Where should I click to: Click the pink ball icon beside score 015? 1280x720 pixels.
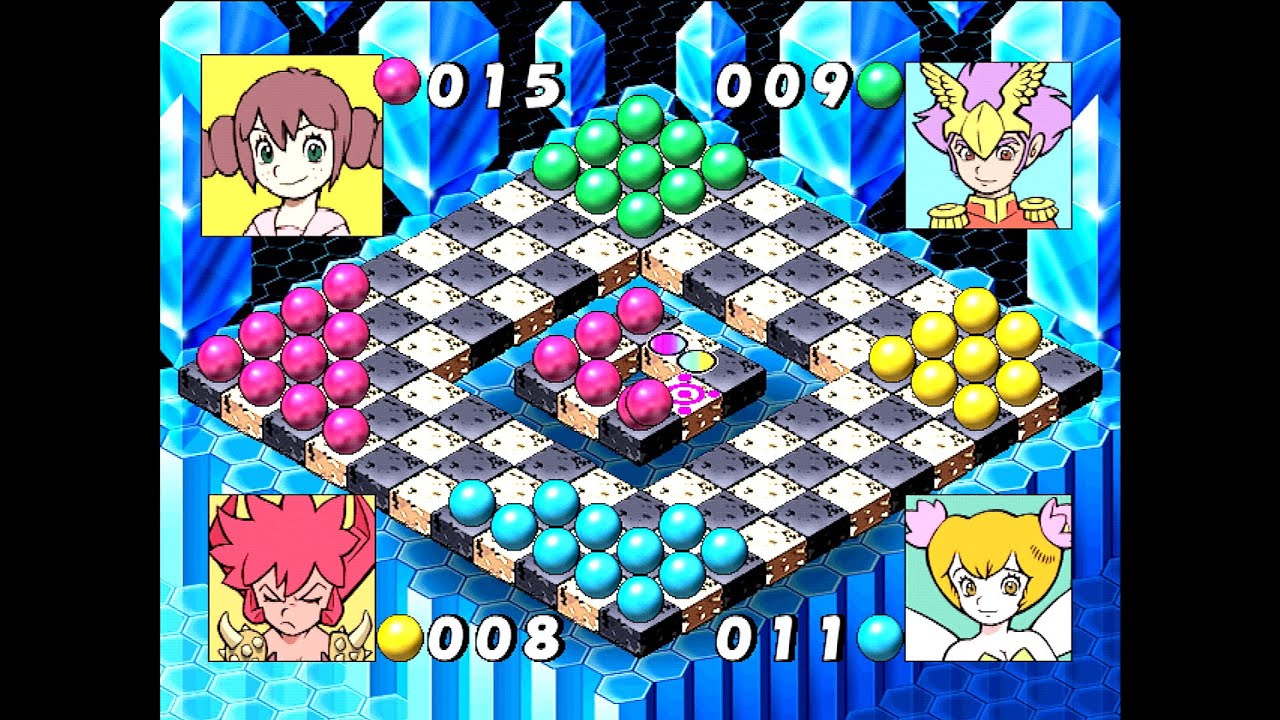(397, 81)
